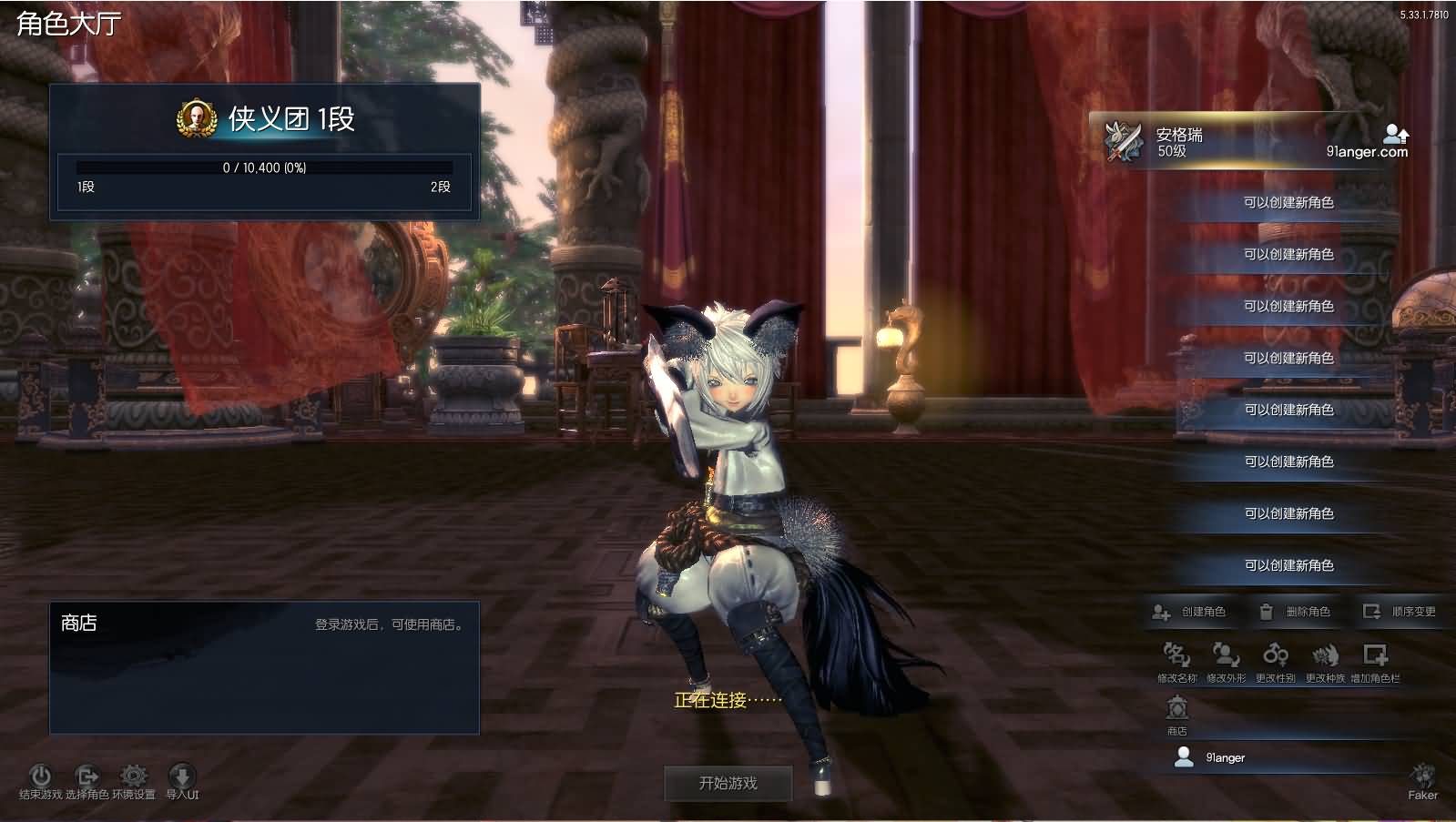Open 顺序变更 order change
This screenshot has width=1456, height=822.
pos(1400,612)
